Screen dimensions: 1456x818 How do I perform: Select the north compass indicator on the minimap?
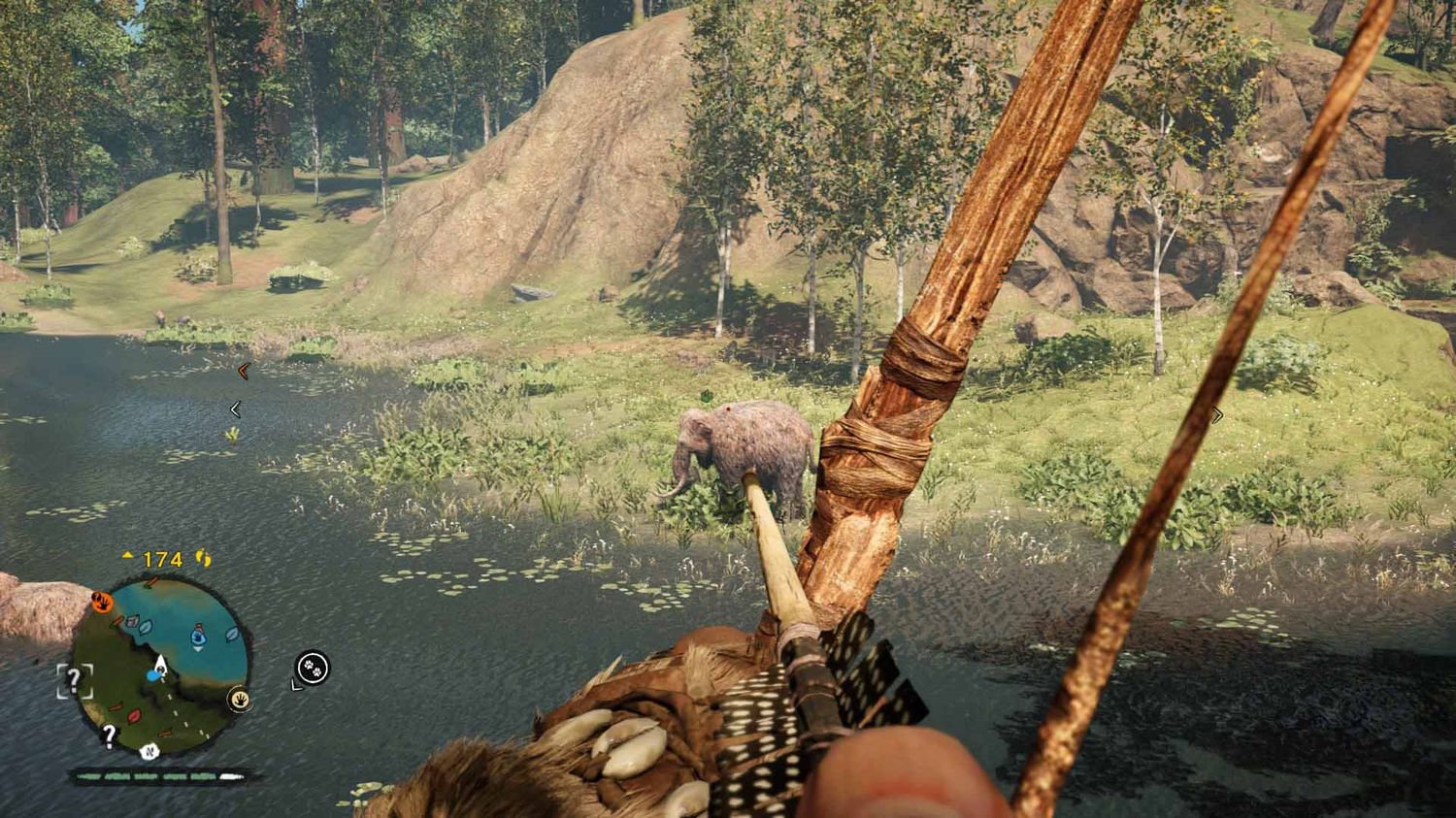tap(149, 750)
